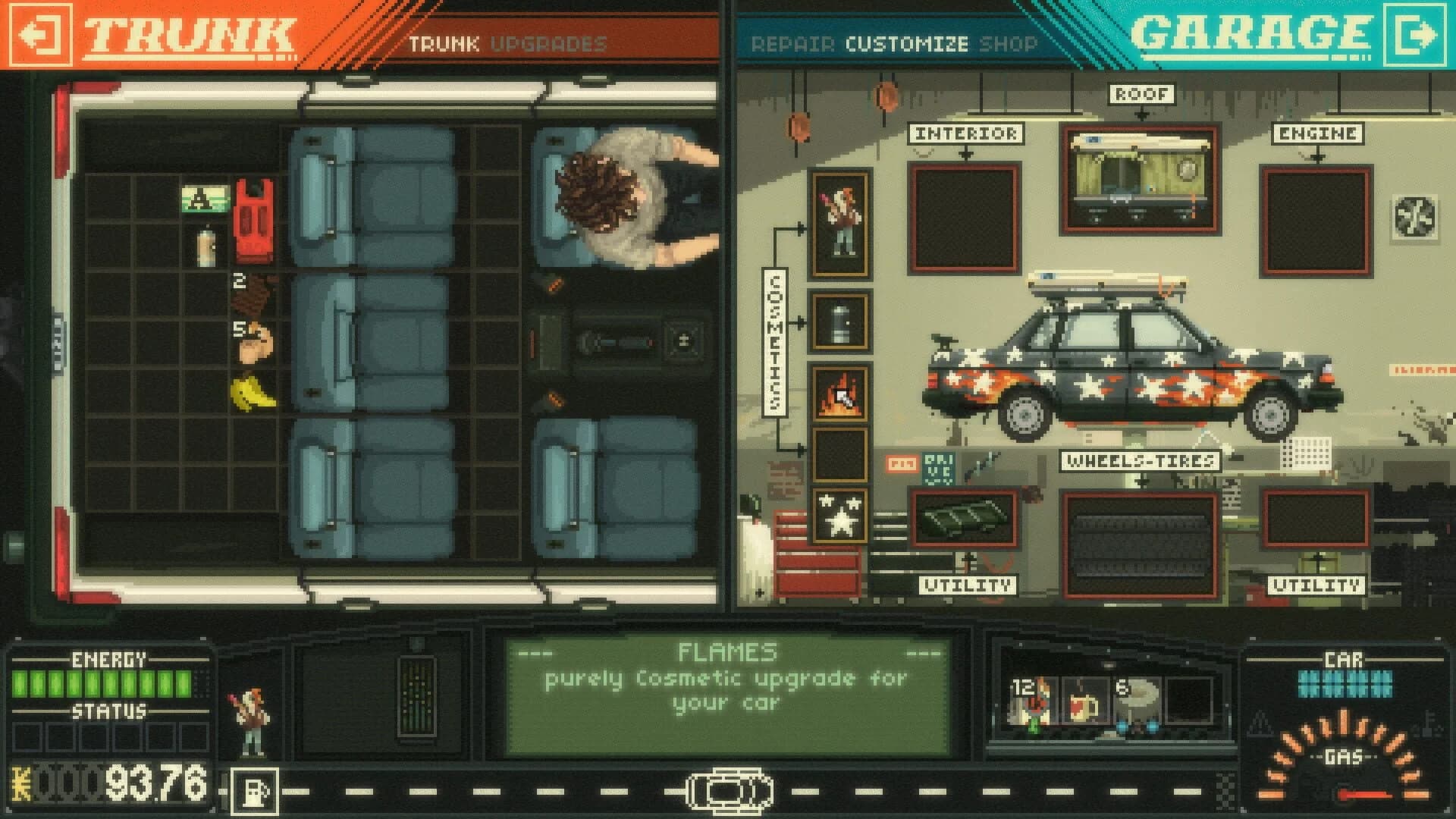
Task: Switch to the SHOP tab
Action: [x=1009, y=45]
